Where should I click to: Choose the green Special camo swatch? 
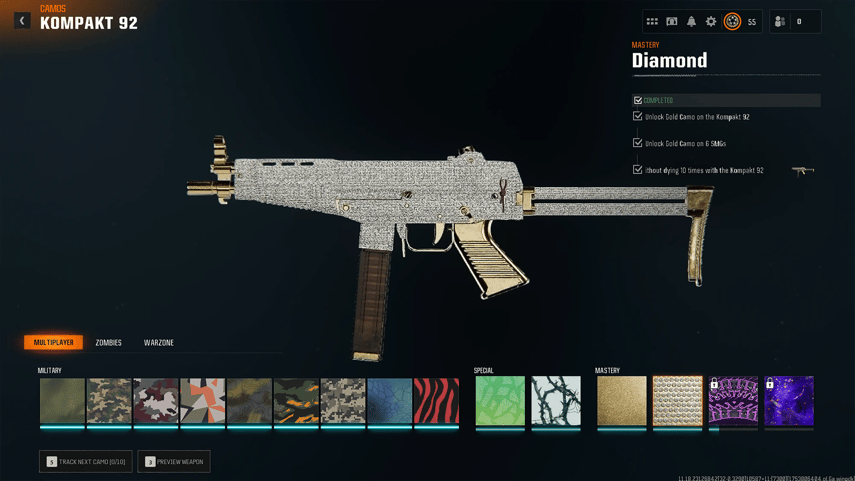[x=500, y=401]
